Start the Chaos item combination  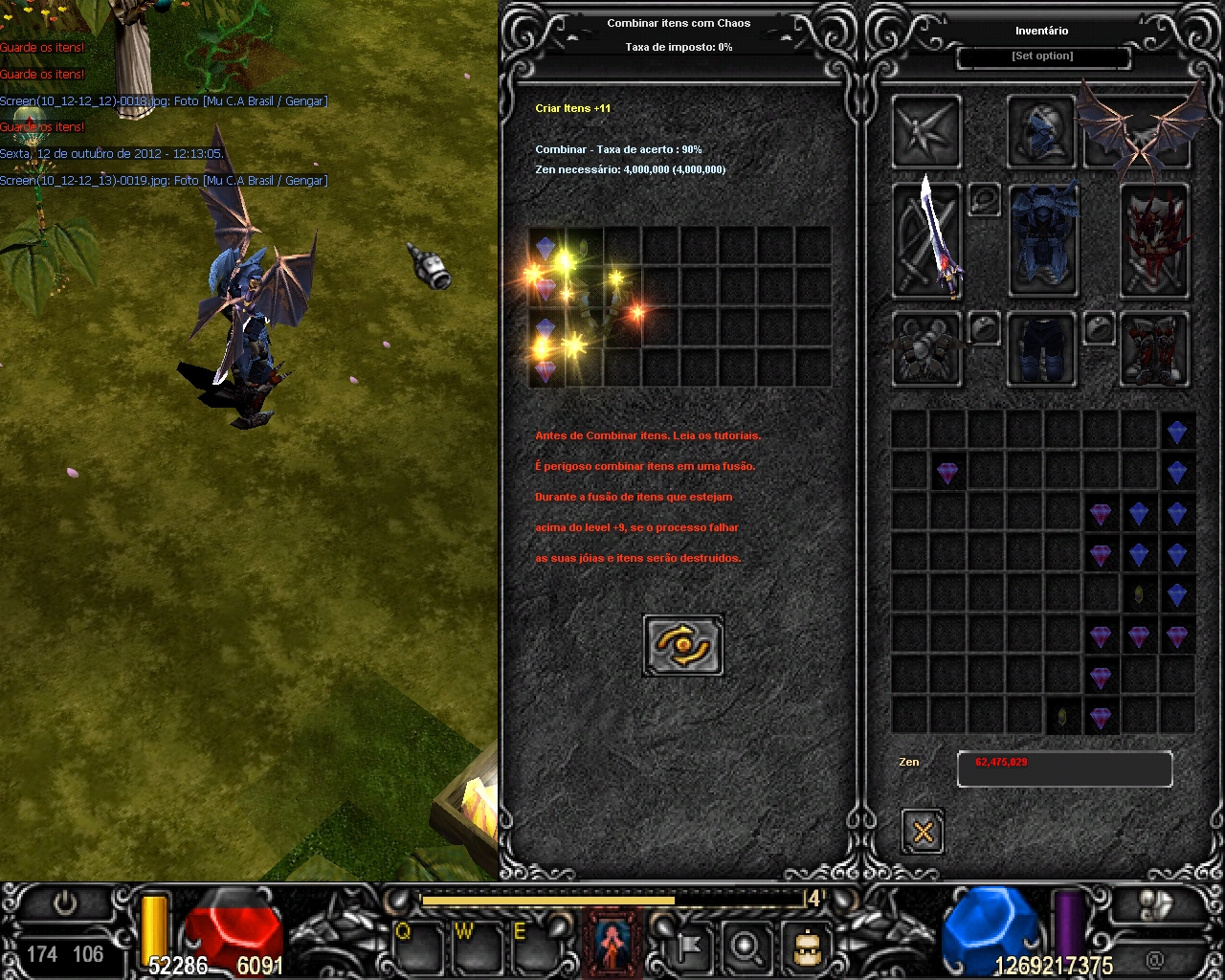pos(683,646)
